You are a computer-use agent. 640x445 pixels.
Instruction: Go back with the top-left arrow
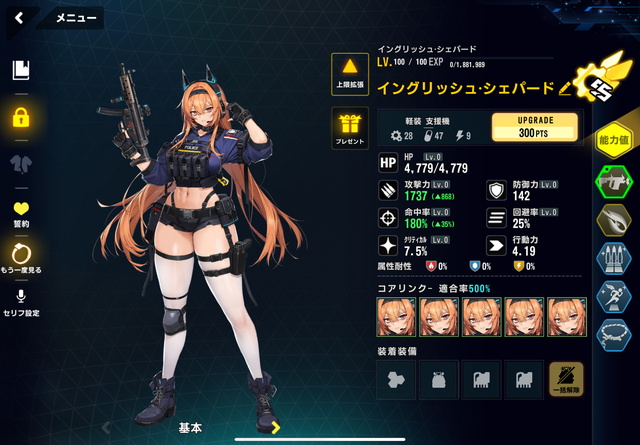tap(21, 17)
